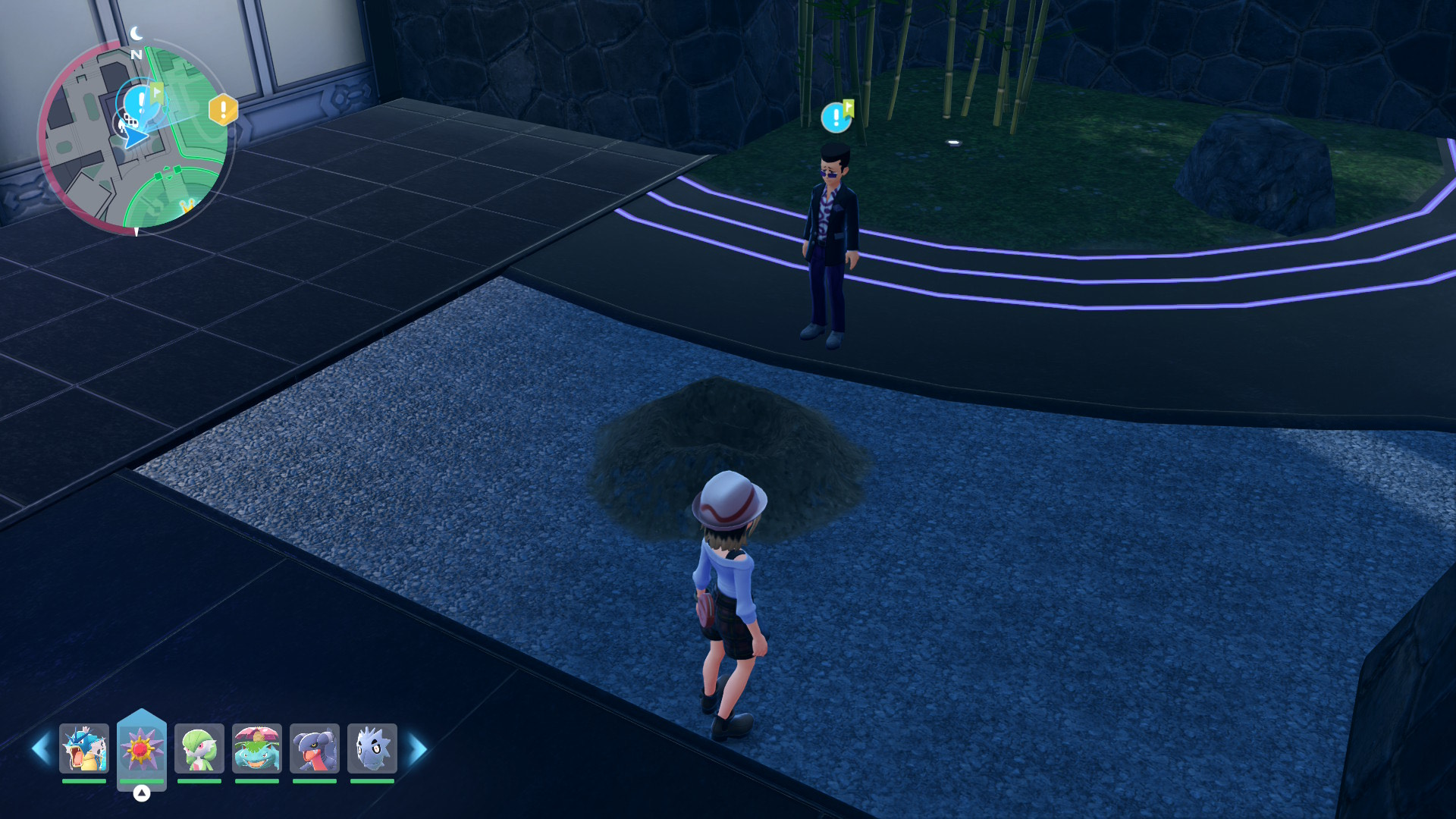Click the right arrow beside the party

[418, 749]
